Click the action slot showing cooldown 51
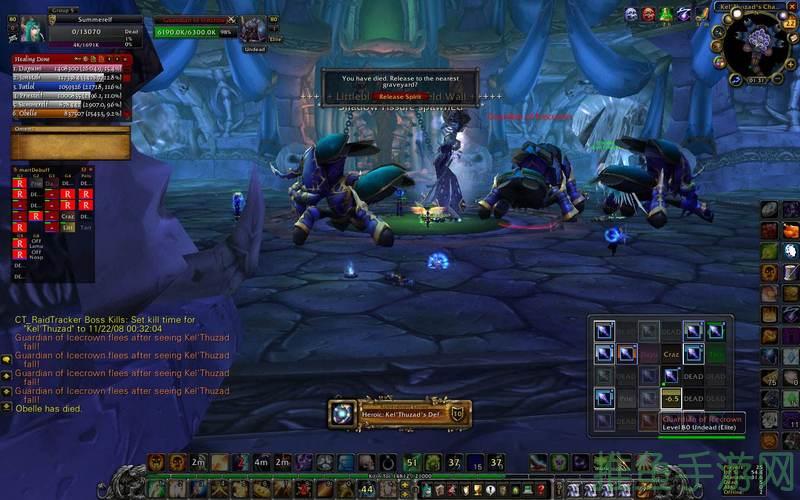The width and height of the screenshot is (800, 500). (x=412, y=462)
